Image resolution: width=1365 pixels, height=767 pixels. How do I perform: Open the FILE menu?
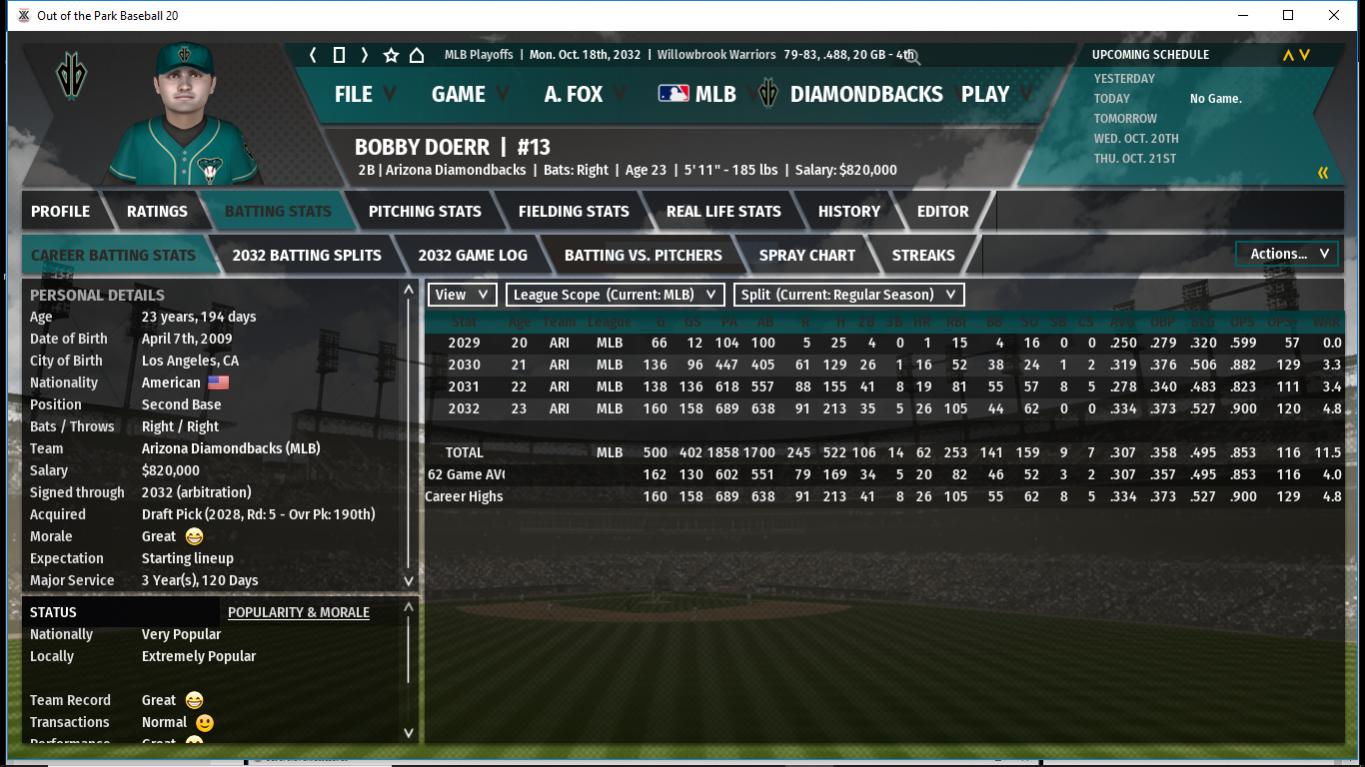(353, 94)
